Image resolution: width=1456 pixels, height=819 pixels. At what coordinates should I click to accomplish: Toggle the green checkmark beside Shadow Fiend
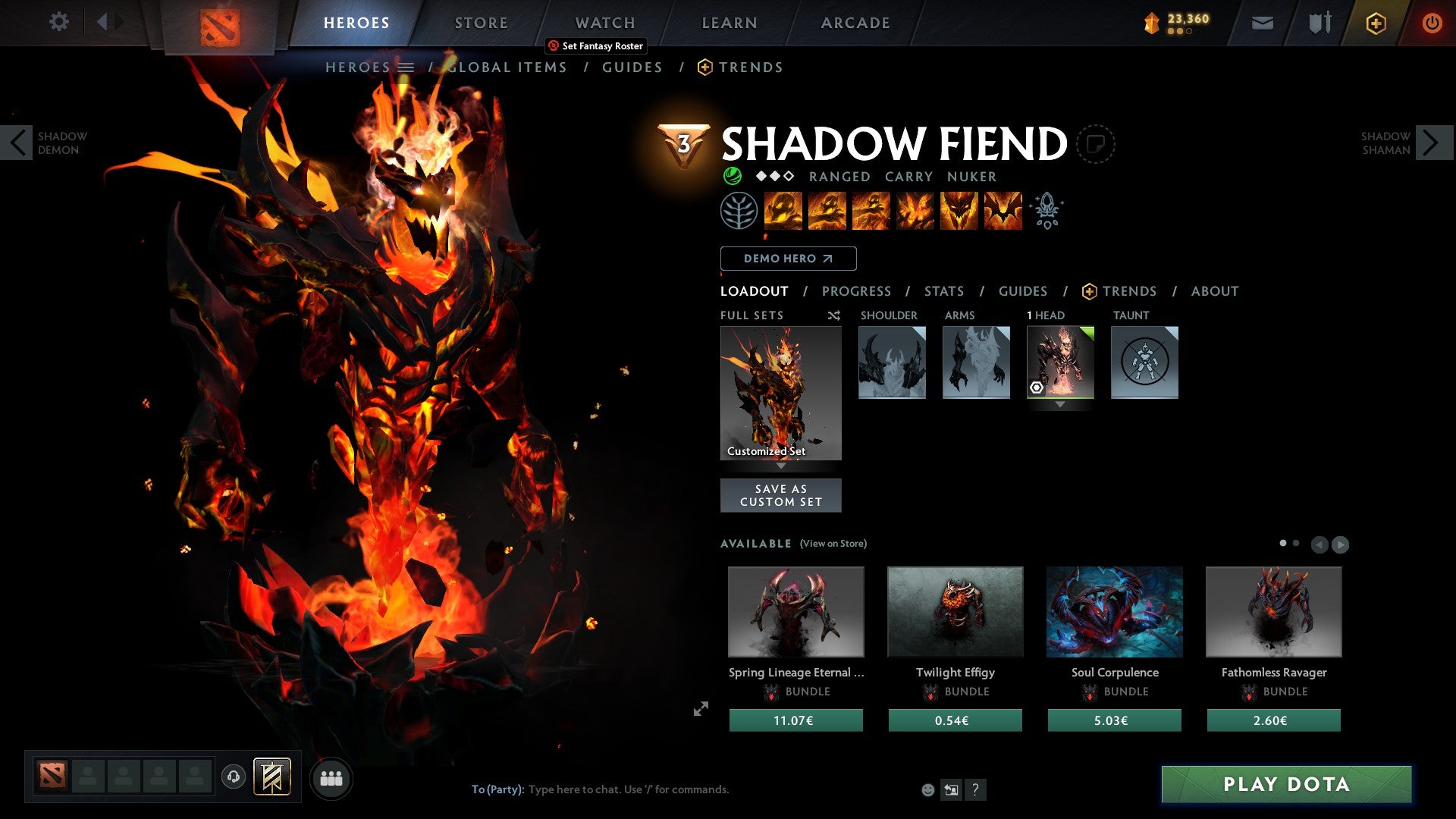point(731,176)
